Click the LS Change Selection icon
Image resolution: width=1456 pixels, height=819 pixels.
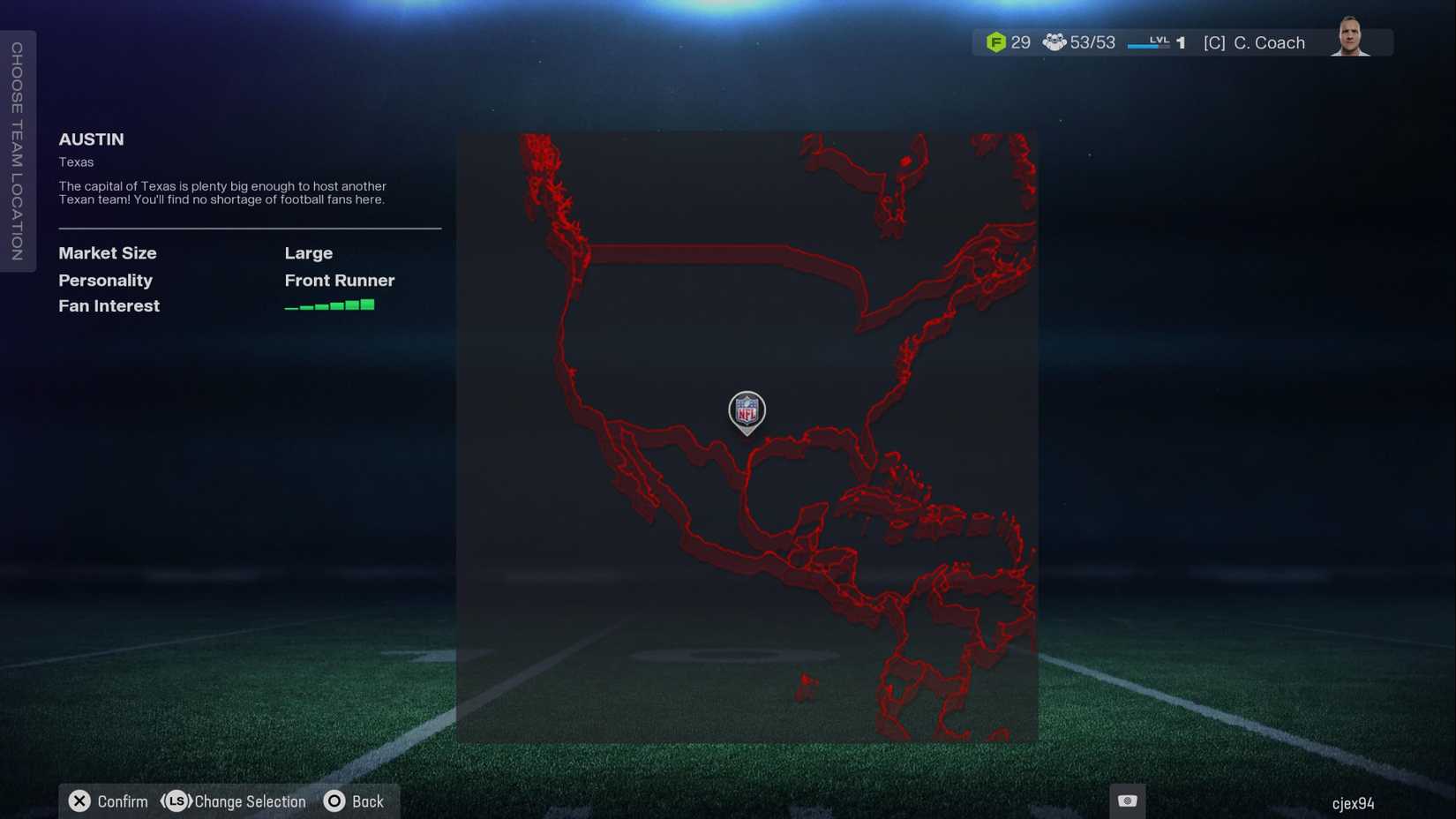(x=176, y=801)
